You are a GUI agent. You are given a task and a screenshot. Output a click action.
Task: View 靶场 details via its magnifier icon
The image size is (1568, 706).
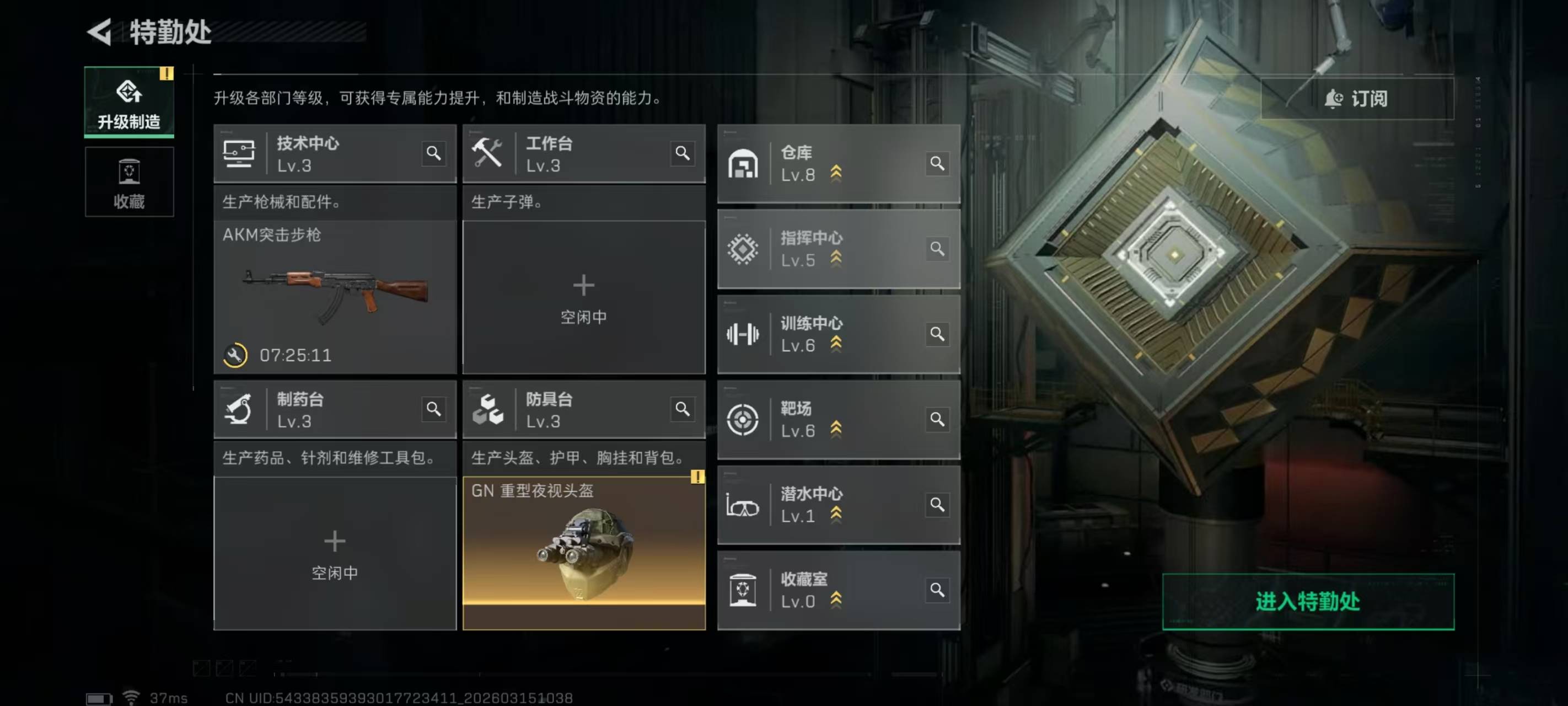(x=937, y=419)
